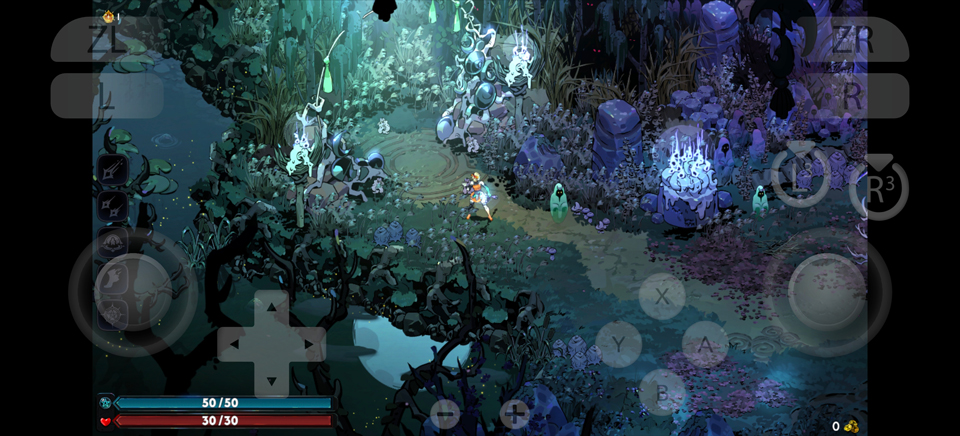
Task: Select the special ability icon with two stars
Action: (112, 206)
